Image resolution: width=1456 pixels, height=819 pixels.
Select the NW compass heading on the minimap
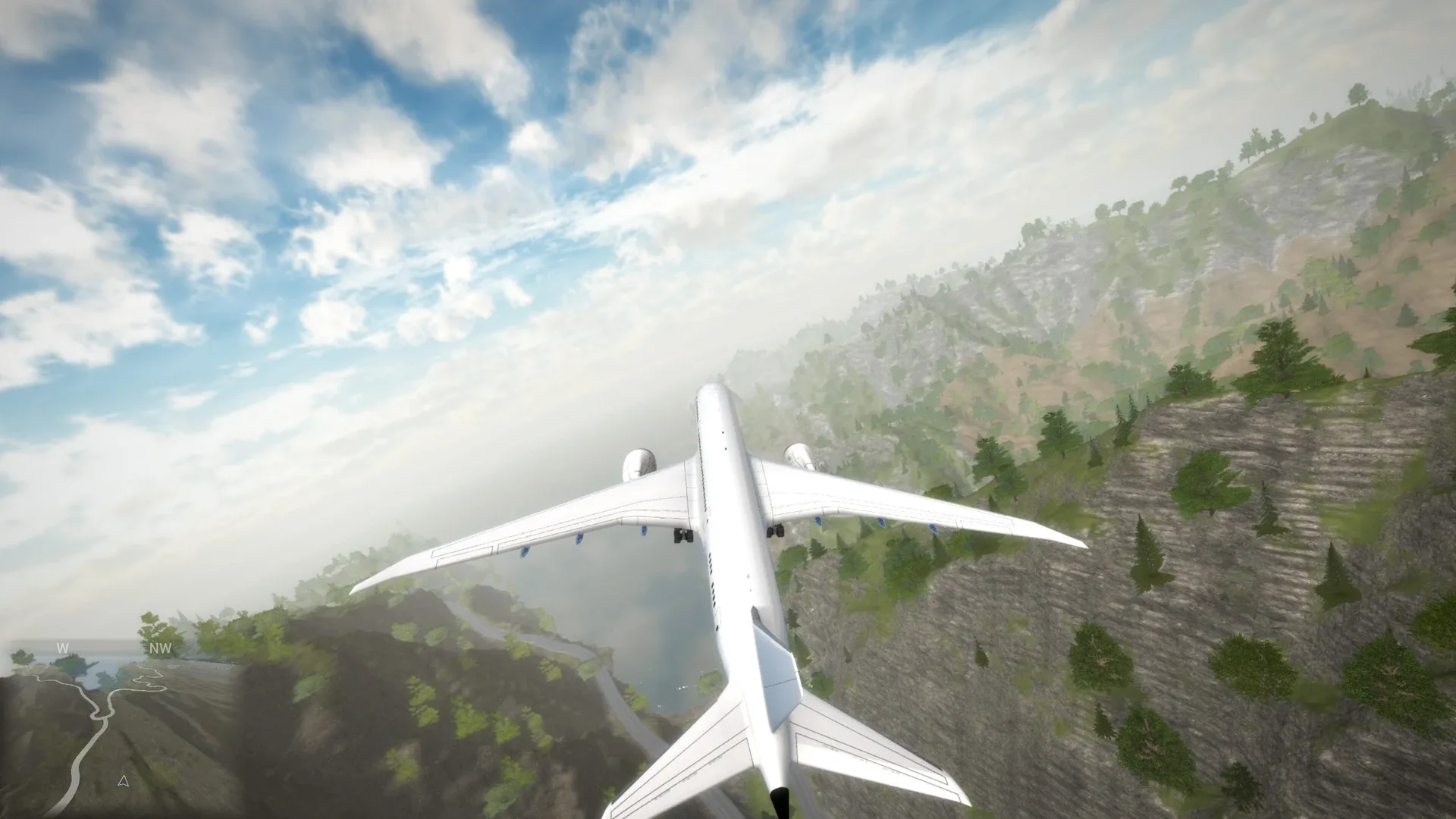[160, 648]
